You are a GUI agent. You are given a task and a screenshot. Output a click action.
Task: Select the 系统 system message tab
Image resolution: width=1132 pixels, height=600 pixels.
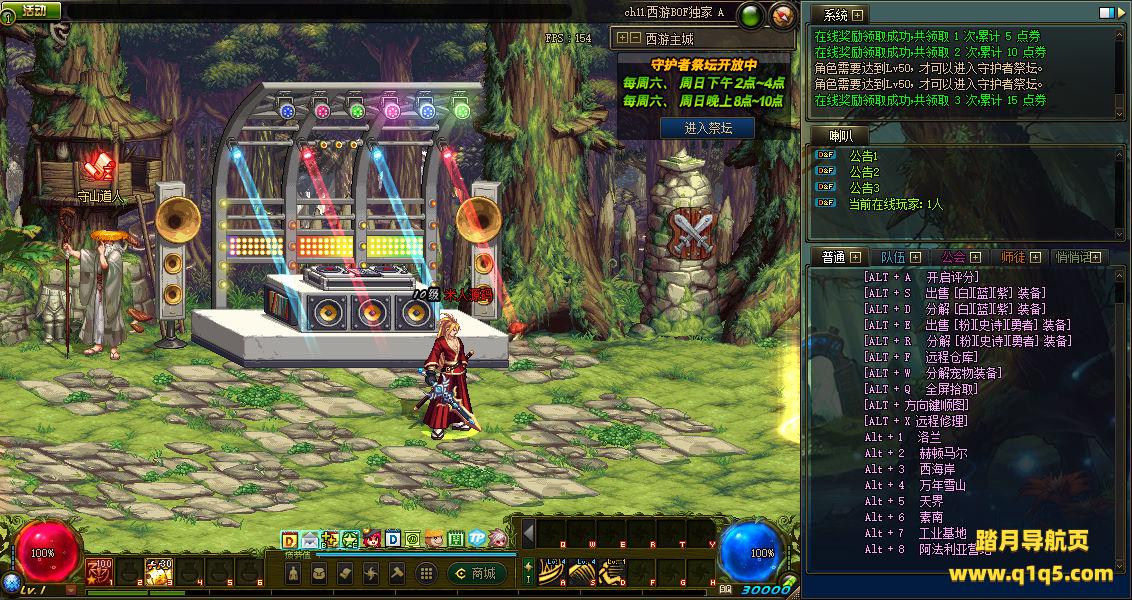(x=835, y=15)
